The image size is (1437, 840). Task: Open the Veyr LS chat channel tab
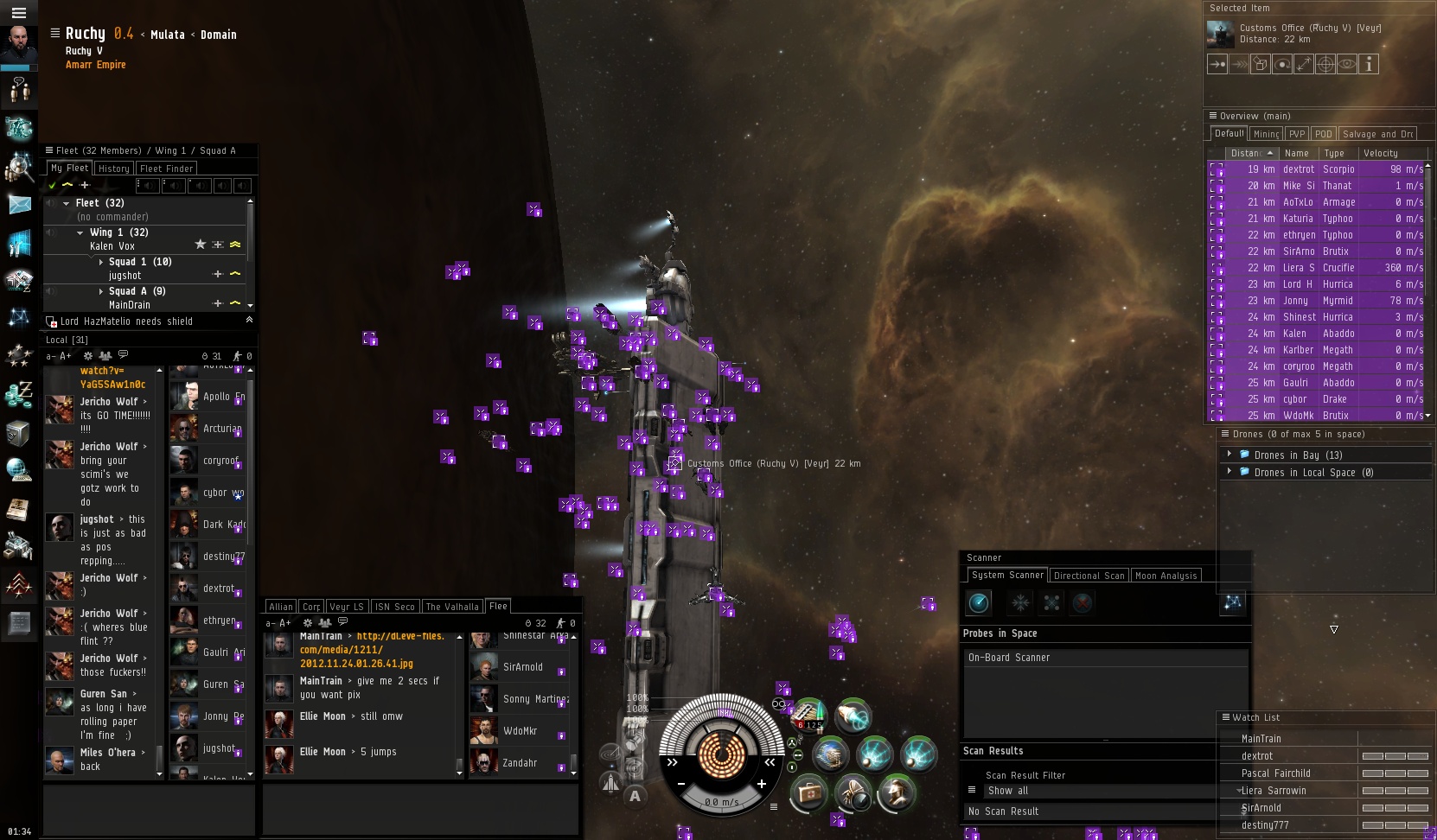pos(347,607)
